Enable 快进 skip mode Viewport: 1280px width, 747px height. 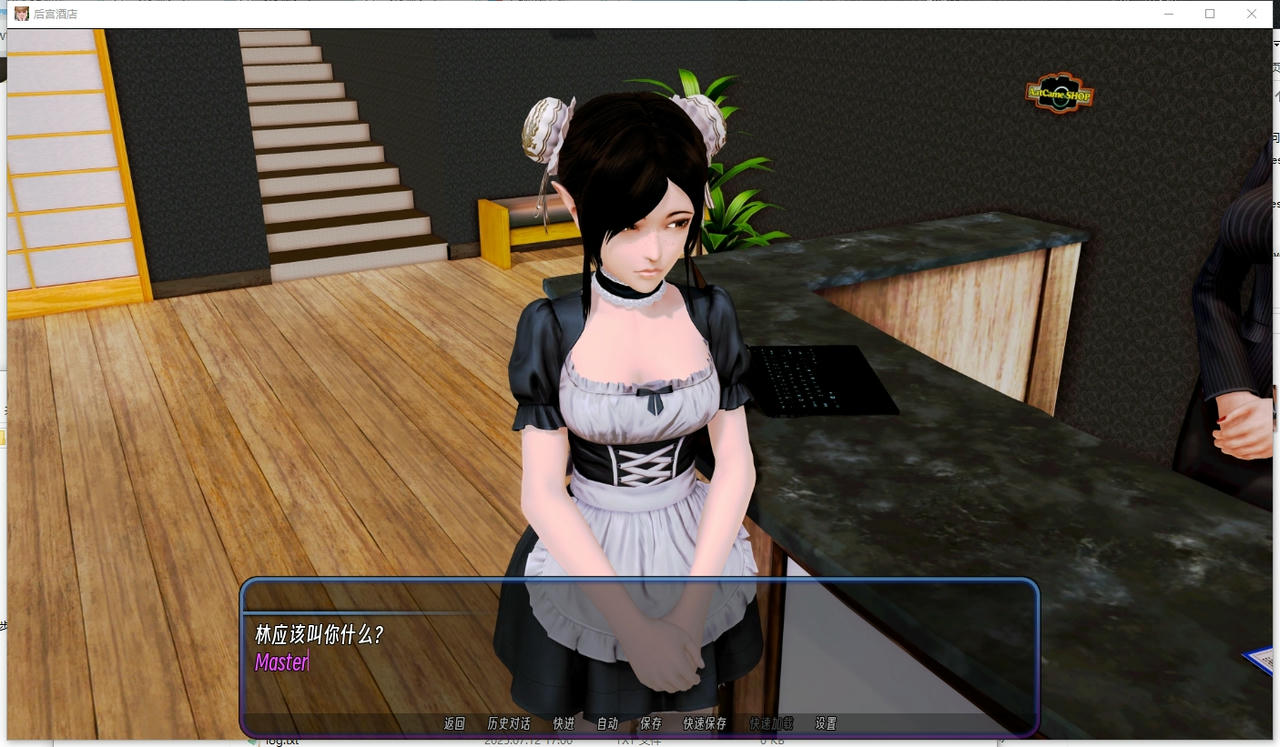[562, 723]
